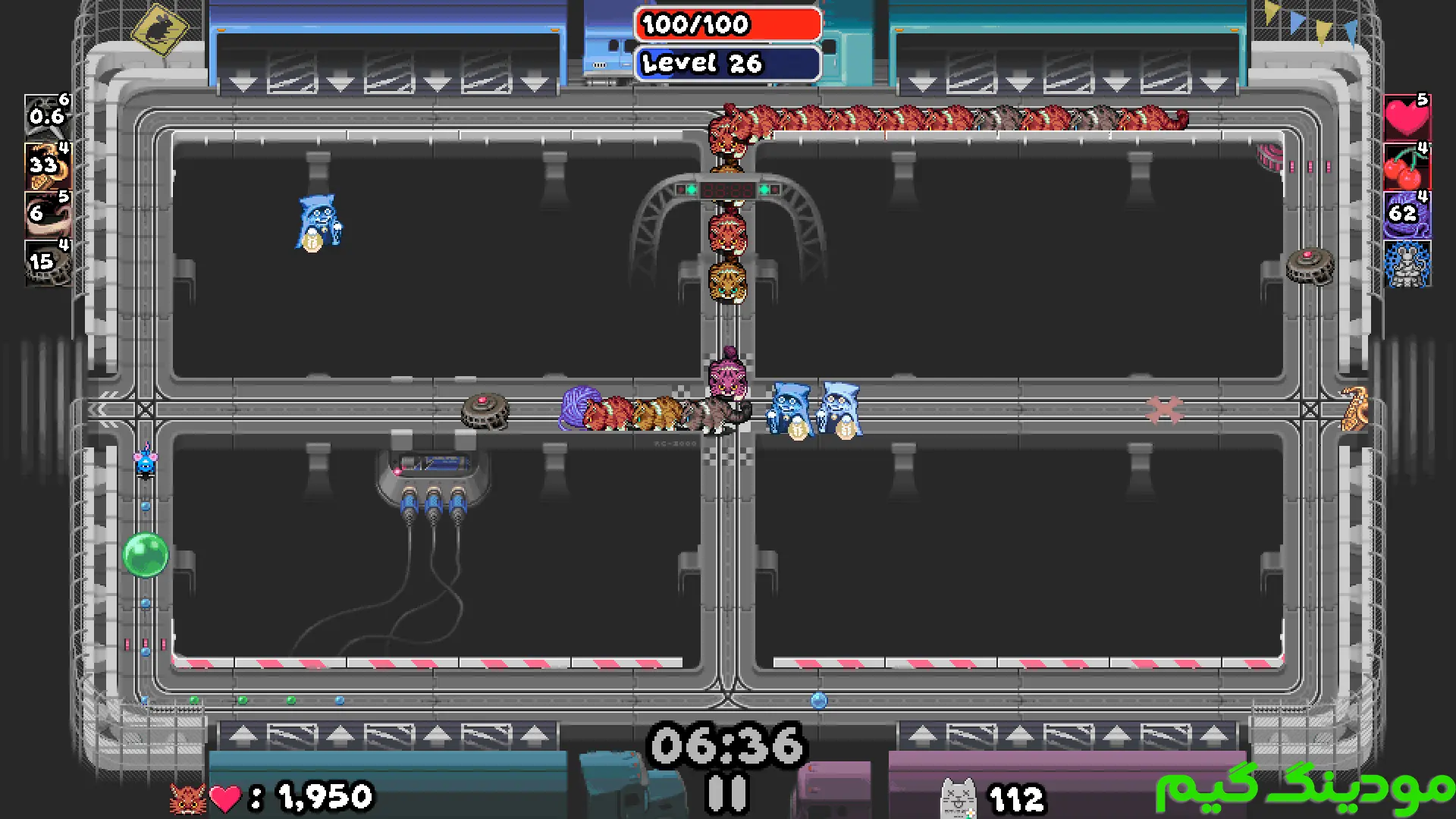Select the blue spiky mouse icon
1456x819 pixels.
tap(1407, 264)
